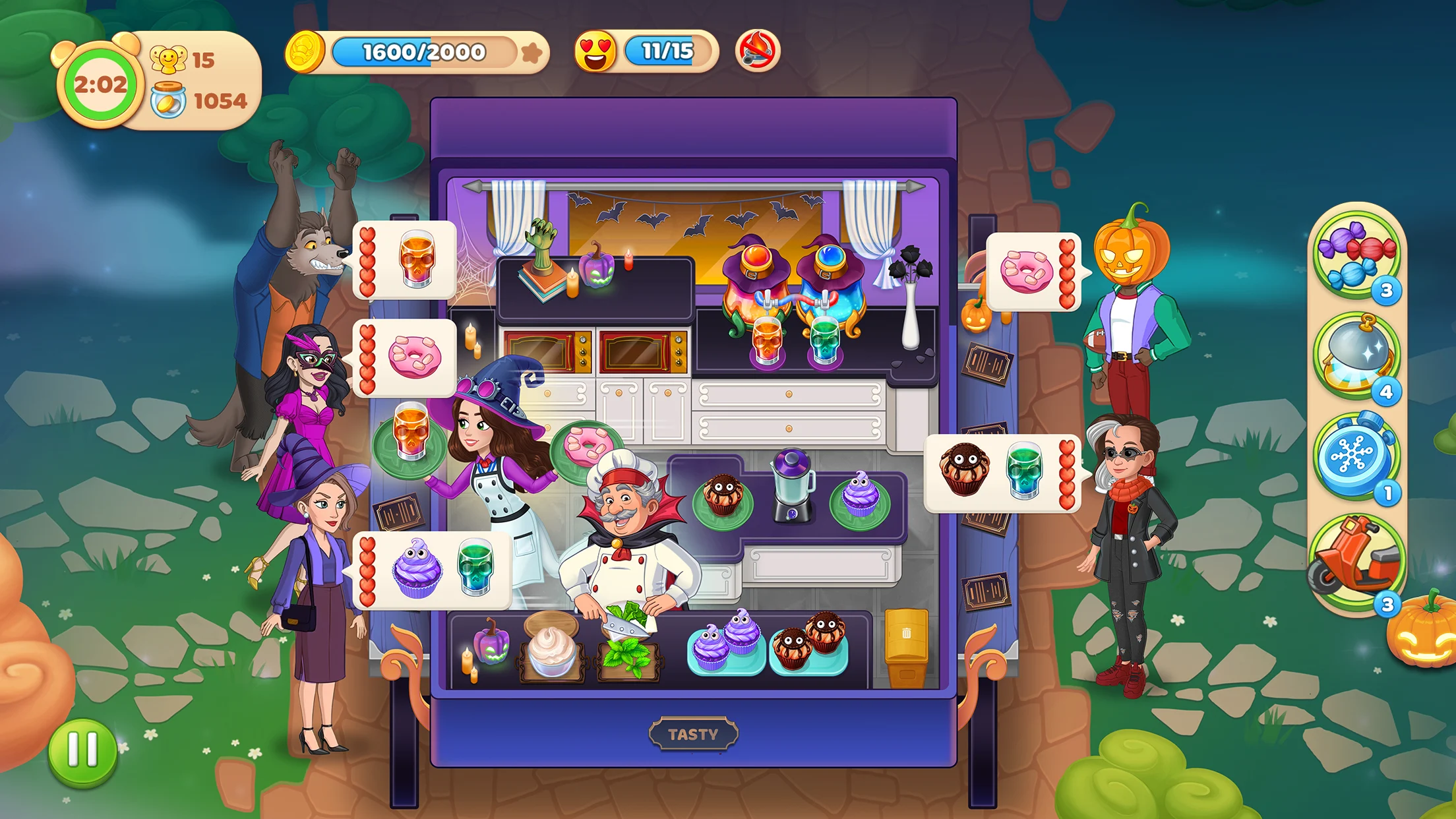Grab the green skull drink at dispenser
This screenshot has width=1456, height=819.
click(x=824, y=340)
